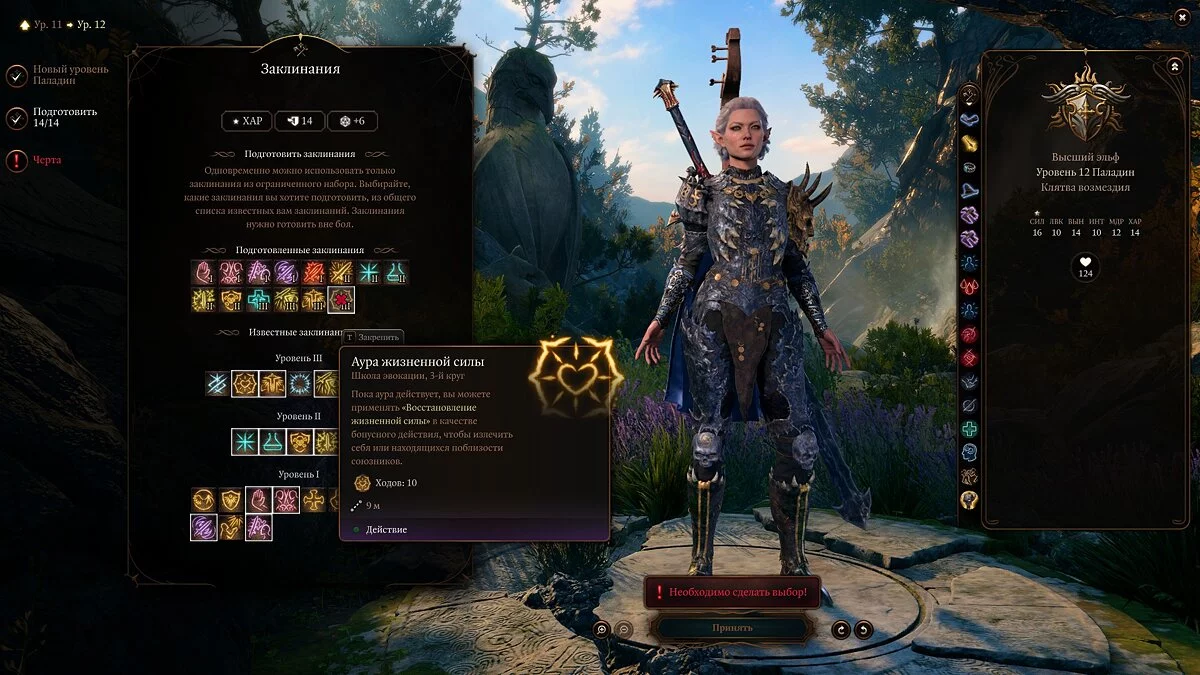The image size is (1200, 675).
Task: Rotate the character clockwise with right arrow button
Action: point(863,629)
